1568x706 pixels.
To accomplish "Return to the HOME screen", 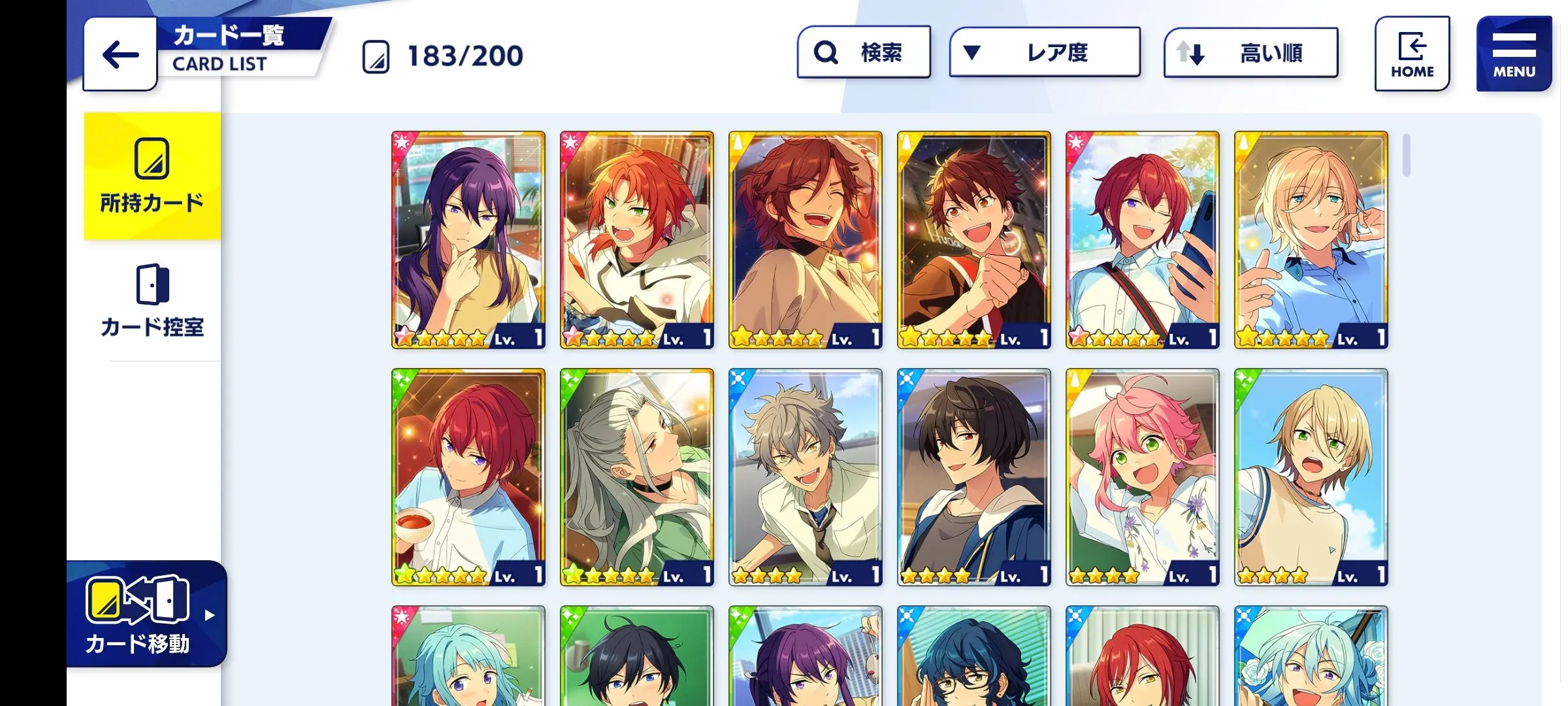I will (x=1412, y=54).
